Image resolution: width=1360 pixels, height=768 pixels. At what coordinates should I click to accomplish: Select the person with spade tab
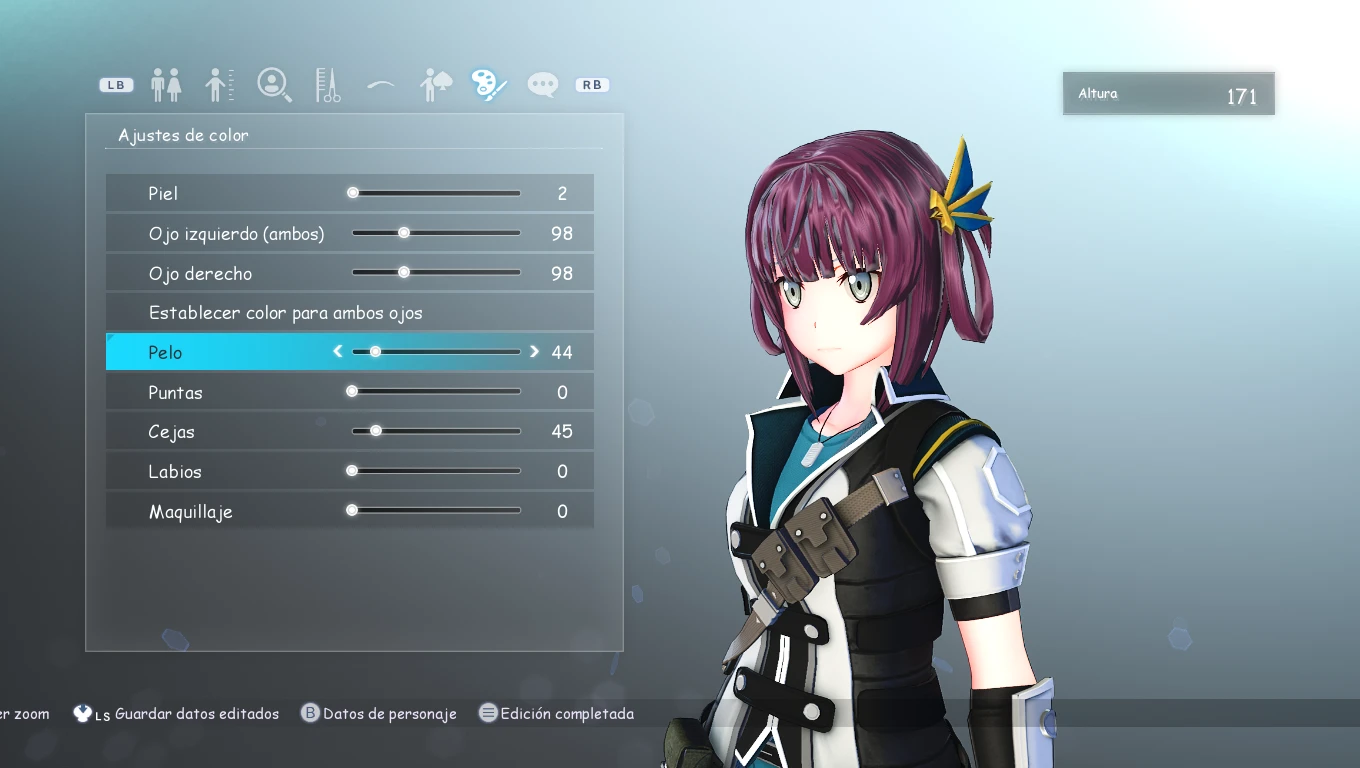(x=436, y=85)
